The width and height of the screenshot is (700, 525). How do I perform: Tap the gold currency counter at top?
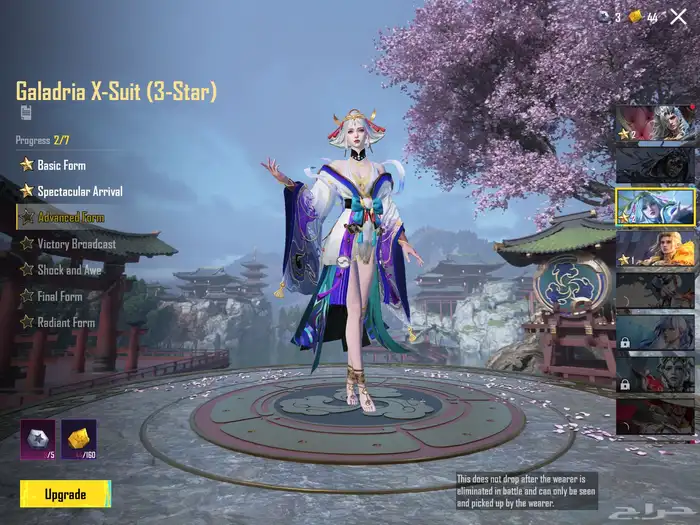click(x=643, y=17)
